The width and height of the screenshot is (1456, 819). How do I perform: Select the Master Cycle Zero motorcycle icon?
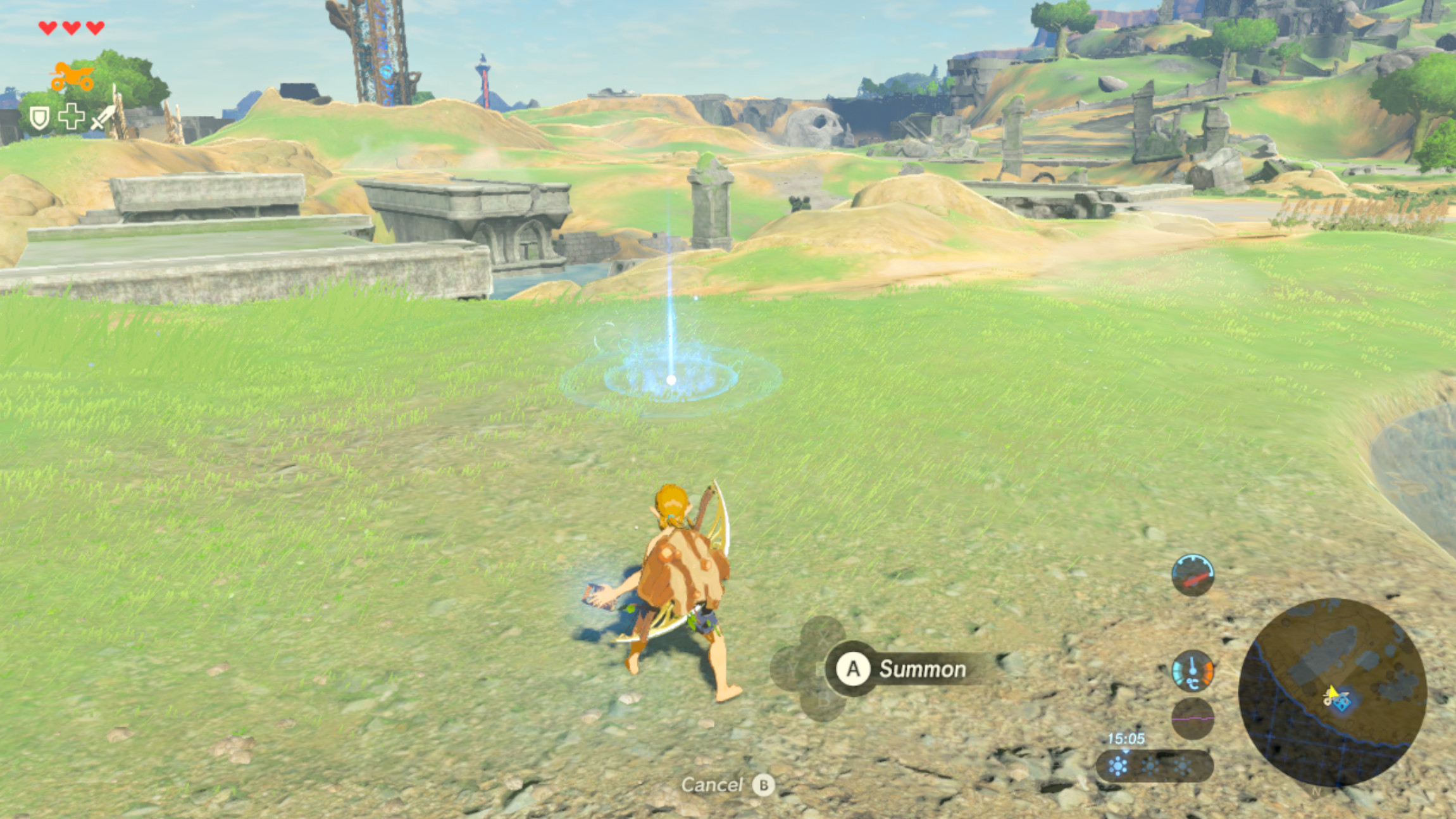[72, 76]
